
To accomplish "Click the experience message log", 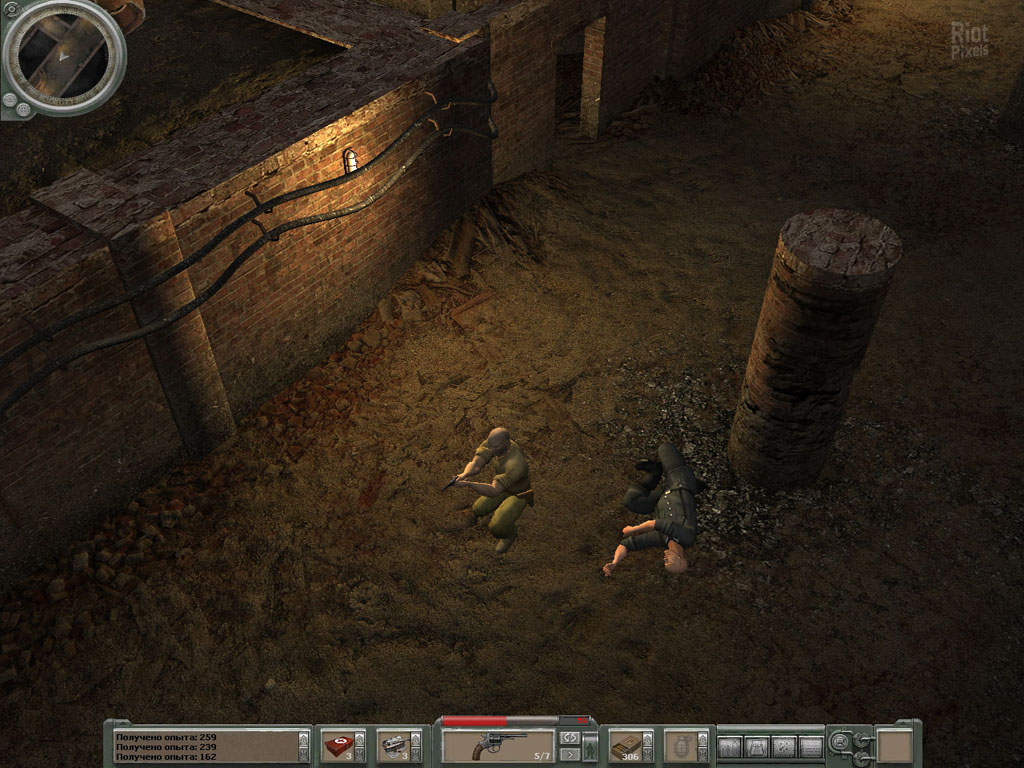I will (205, 746).
